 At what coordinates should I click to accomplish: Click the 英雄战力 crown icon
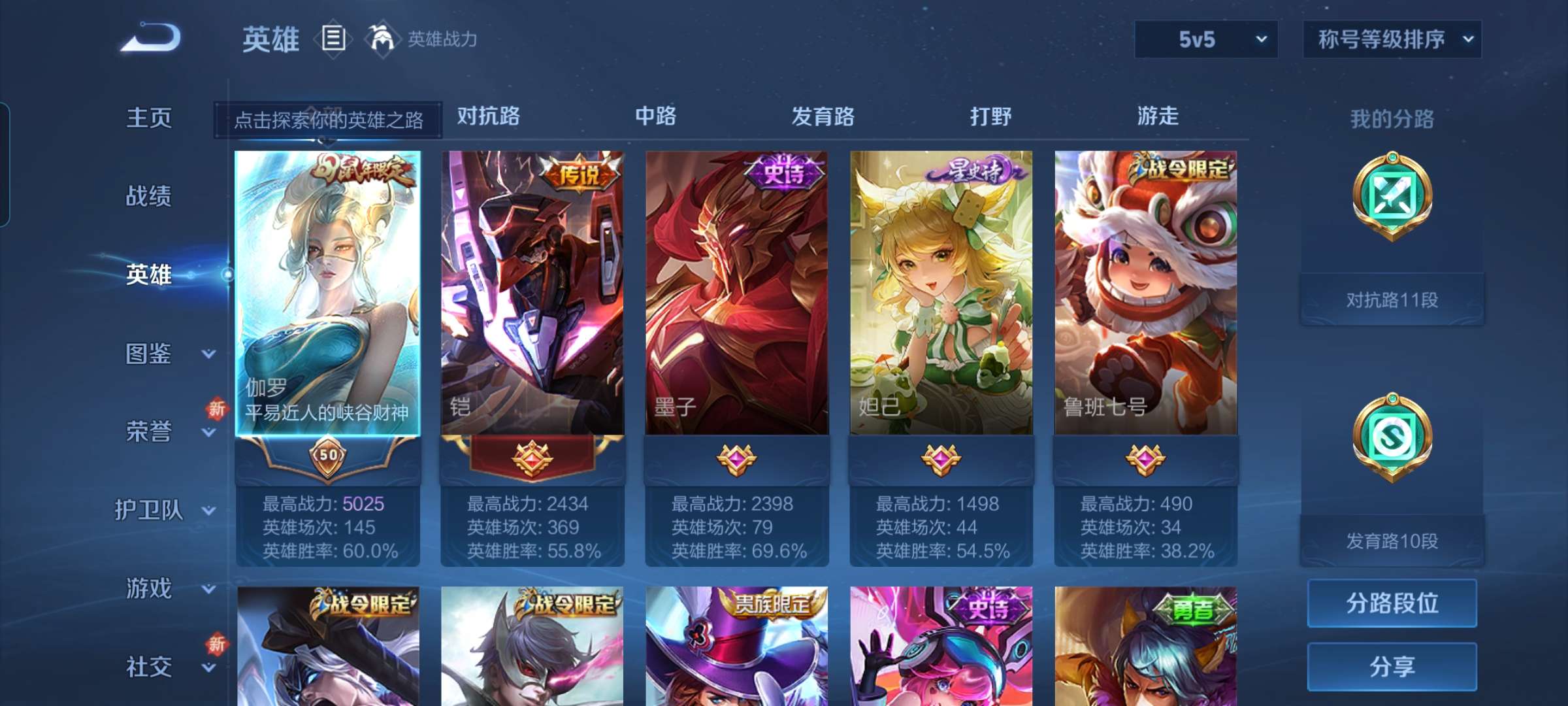pos(382,39)
